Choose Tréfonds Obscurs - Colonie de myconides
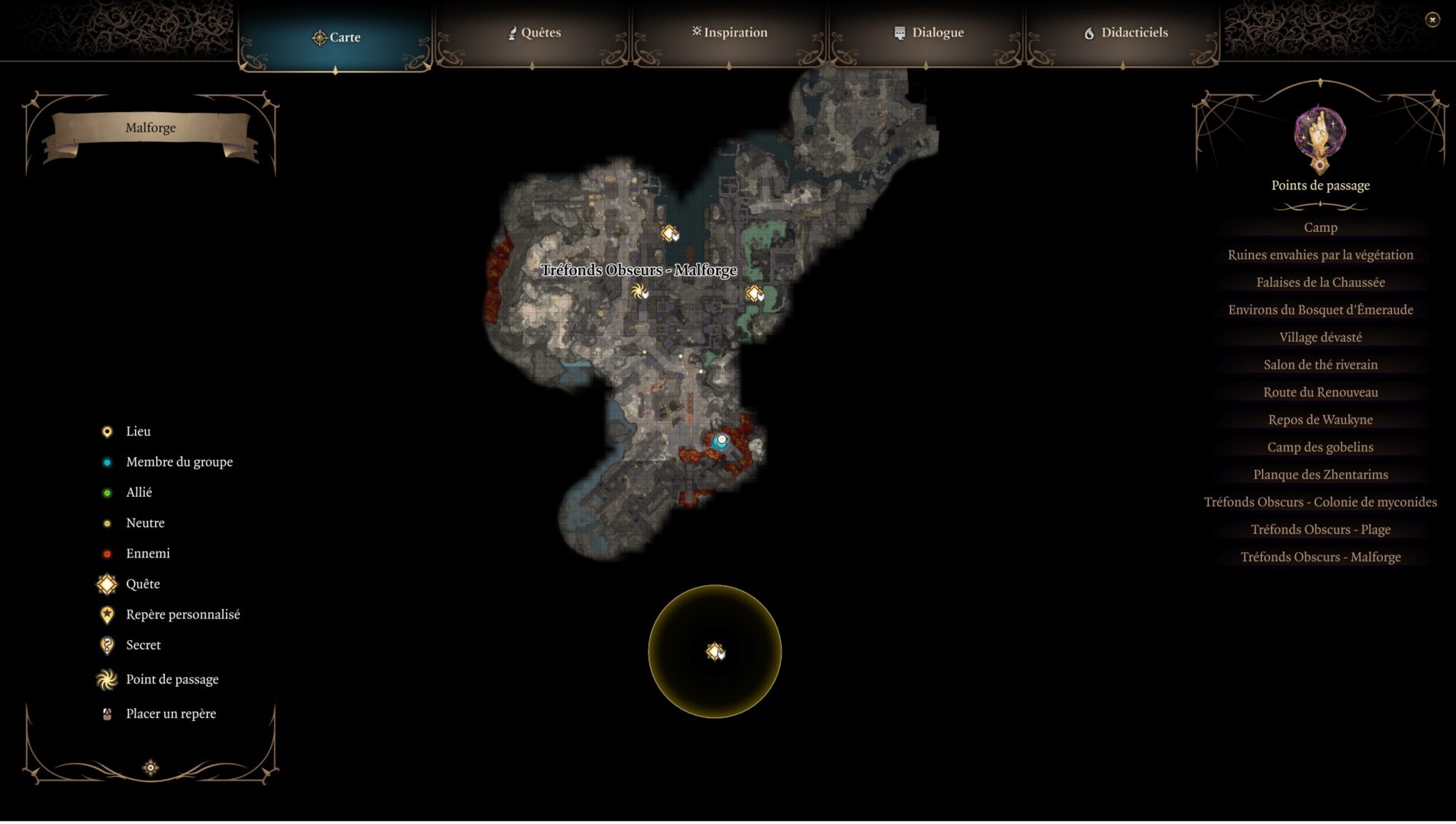The height and width of the screenshot is (824, 1456). point(1320,502)
